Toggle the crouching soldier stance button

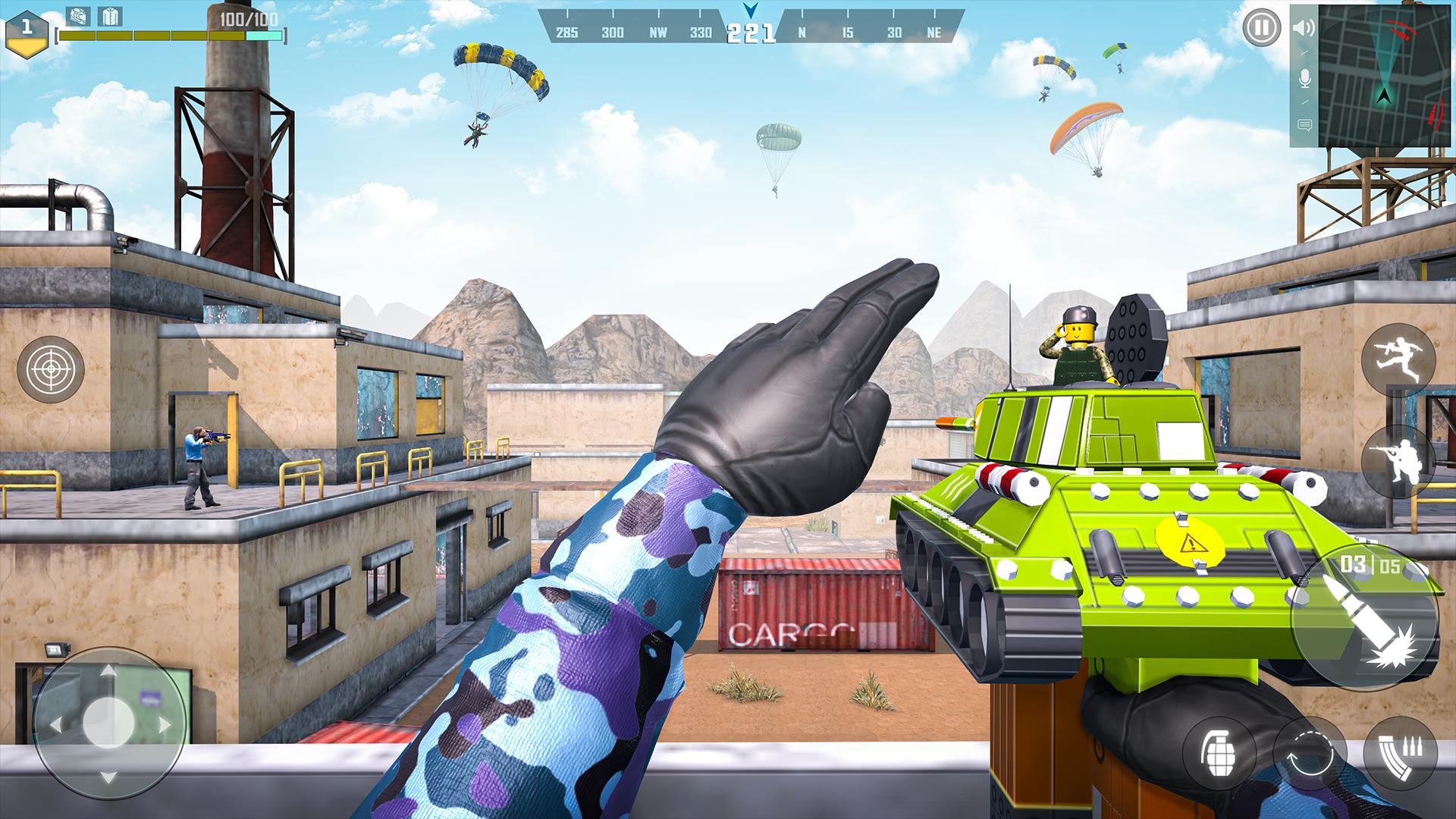click(x=1398, y=461)
